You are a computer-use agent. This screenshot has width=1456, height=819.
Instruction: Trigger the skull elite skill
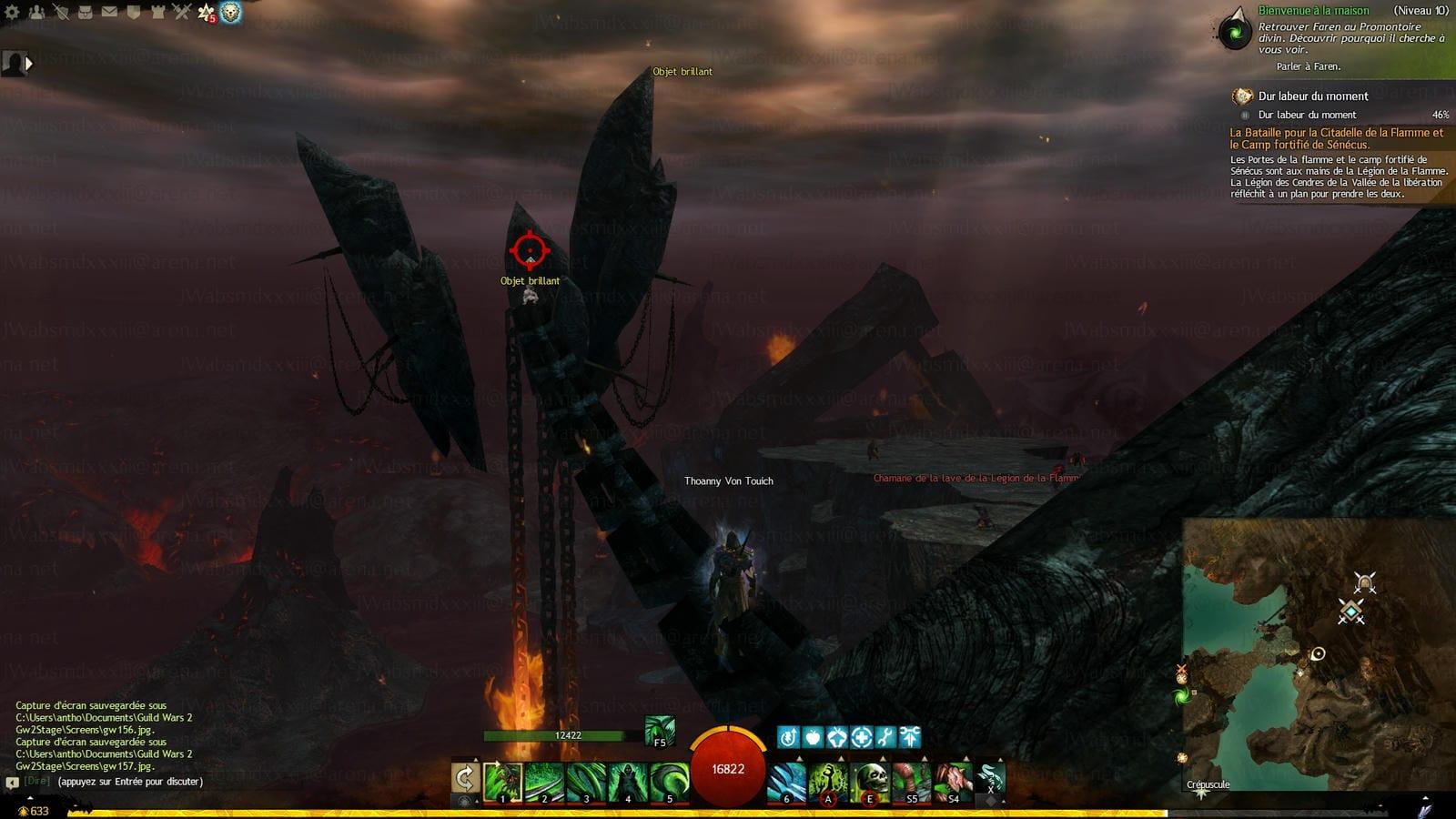coord(870,782)
